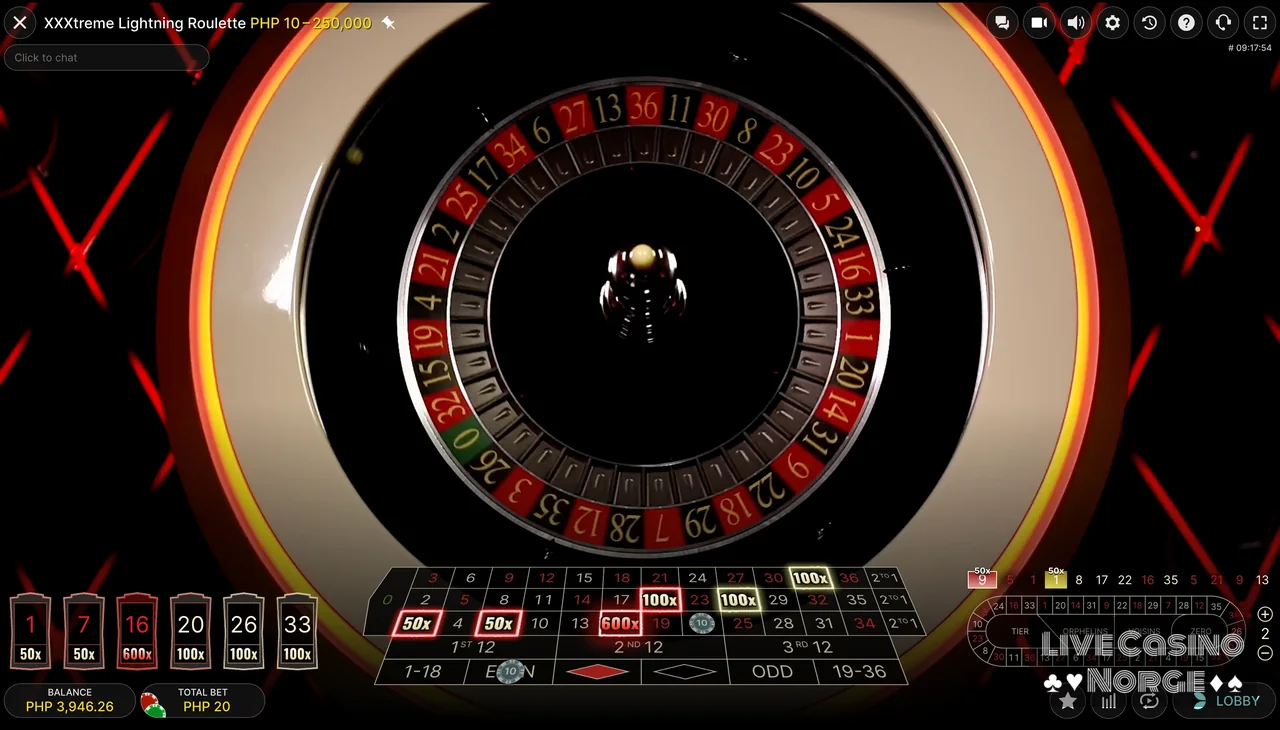Viewport: 1280px width, 730px height.
Task: Mute the game sound
Action: pyautogui.click(x=1076, y=22)
